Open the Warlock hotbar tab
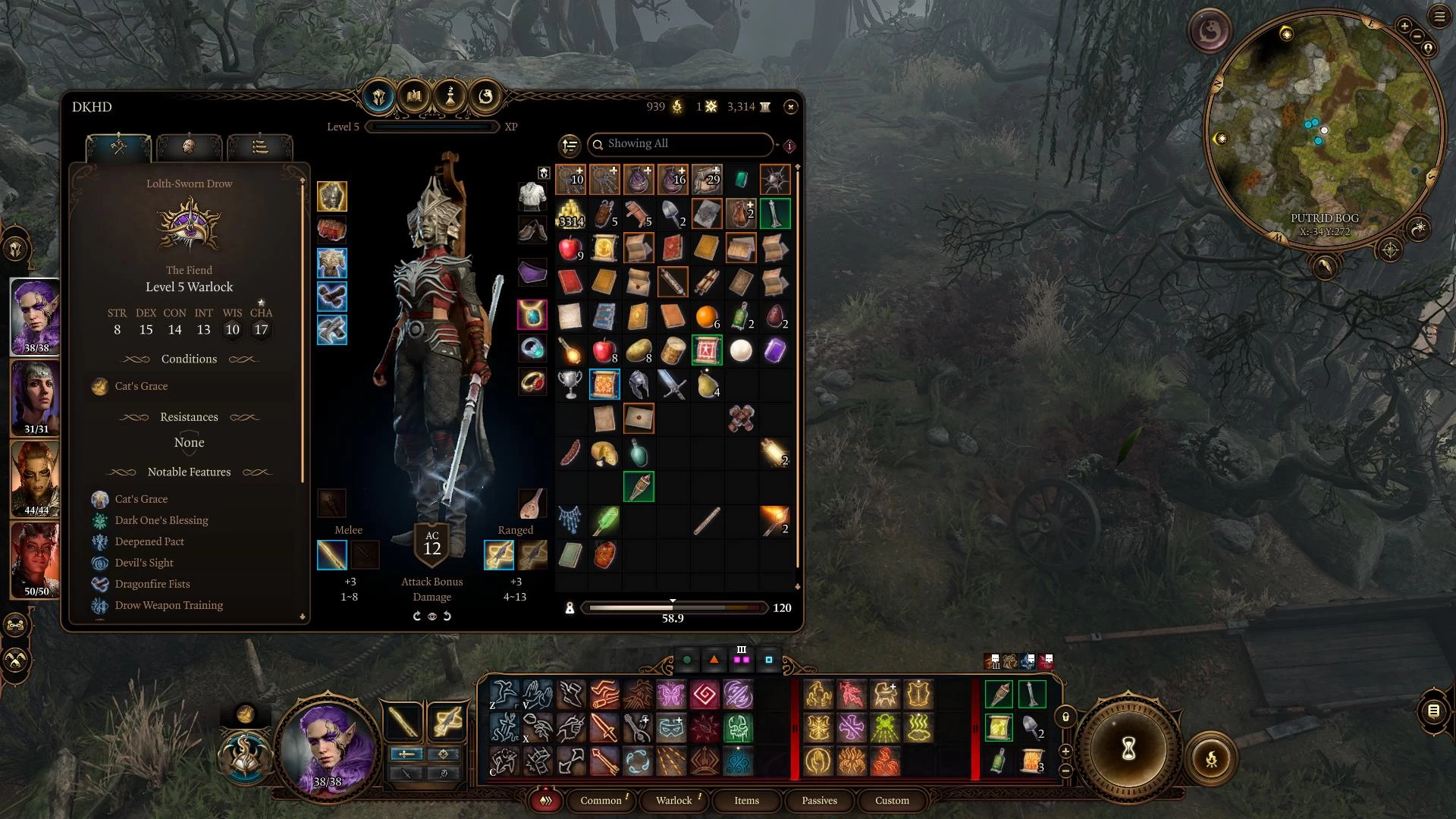 pos(673,800)
